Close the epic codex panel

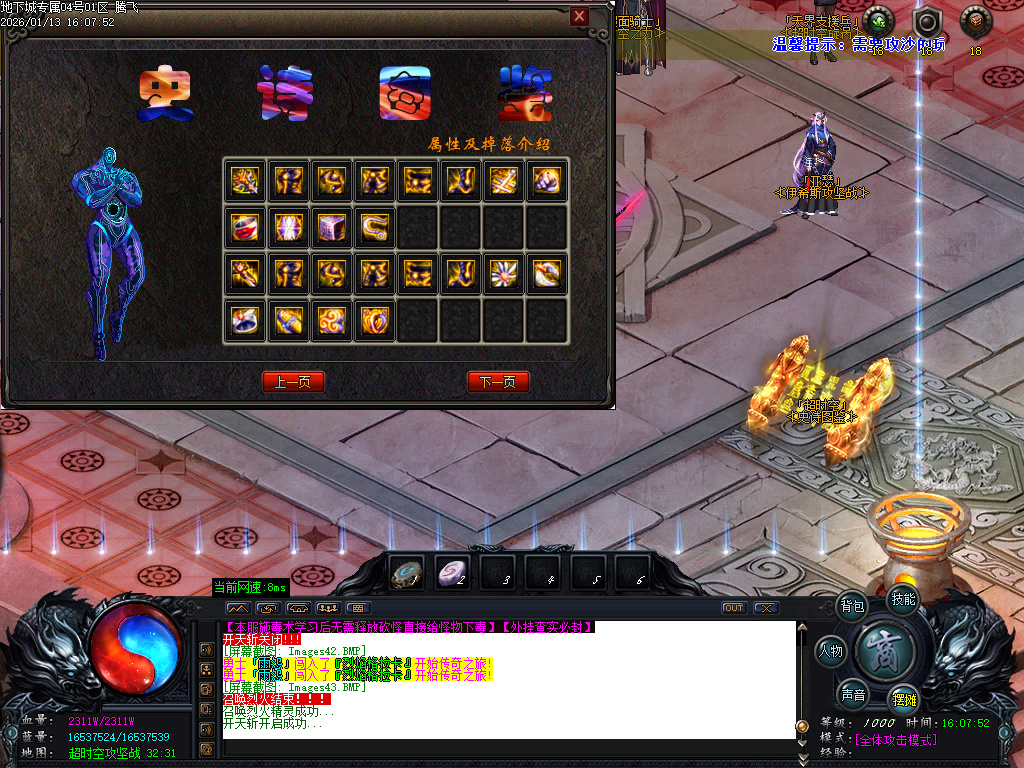click(x=579, y=16)
